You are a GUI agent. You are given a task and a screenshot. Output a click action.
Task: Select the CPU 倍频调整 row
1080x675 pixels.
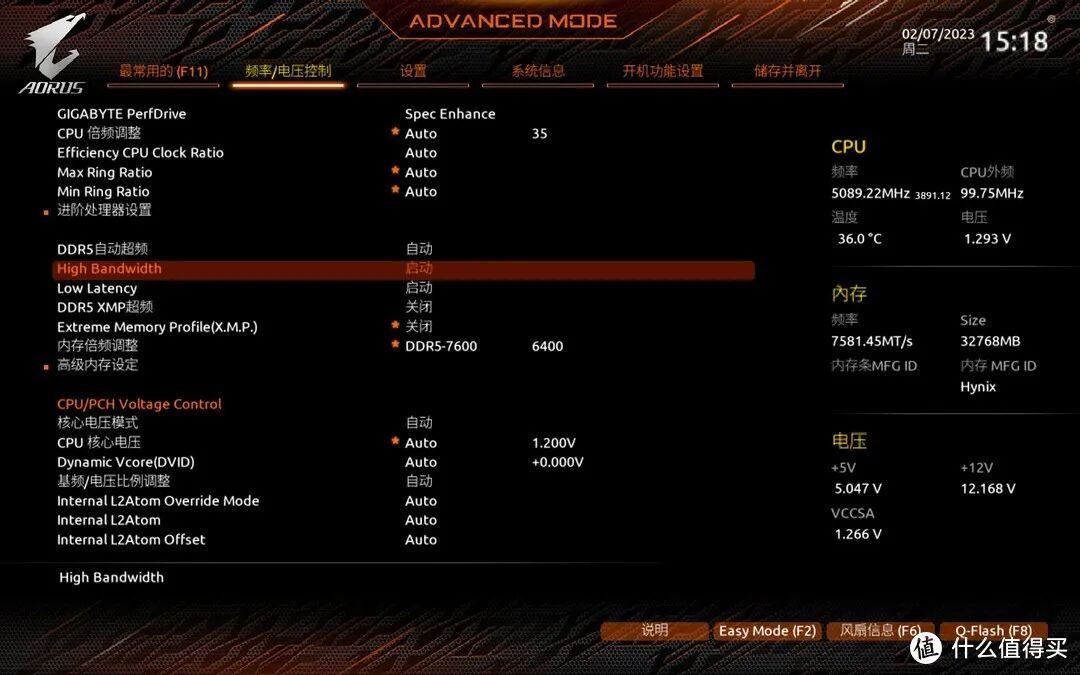pyautogui.click(x=99, y=133)
